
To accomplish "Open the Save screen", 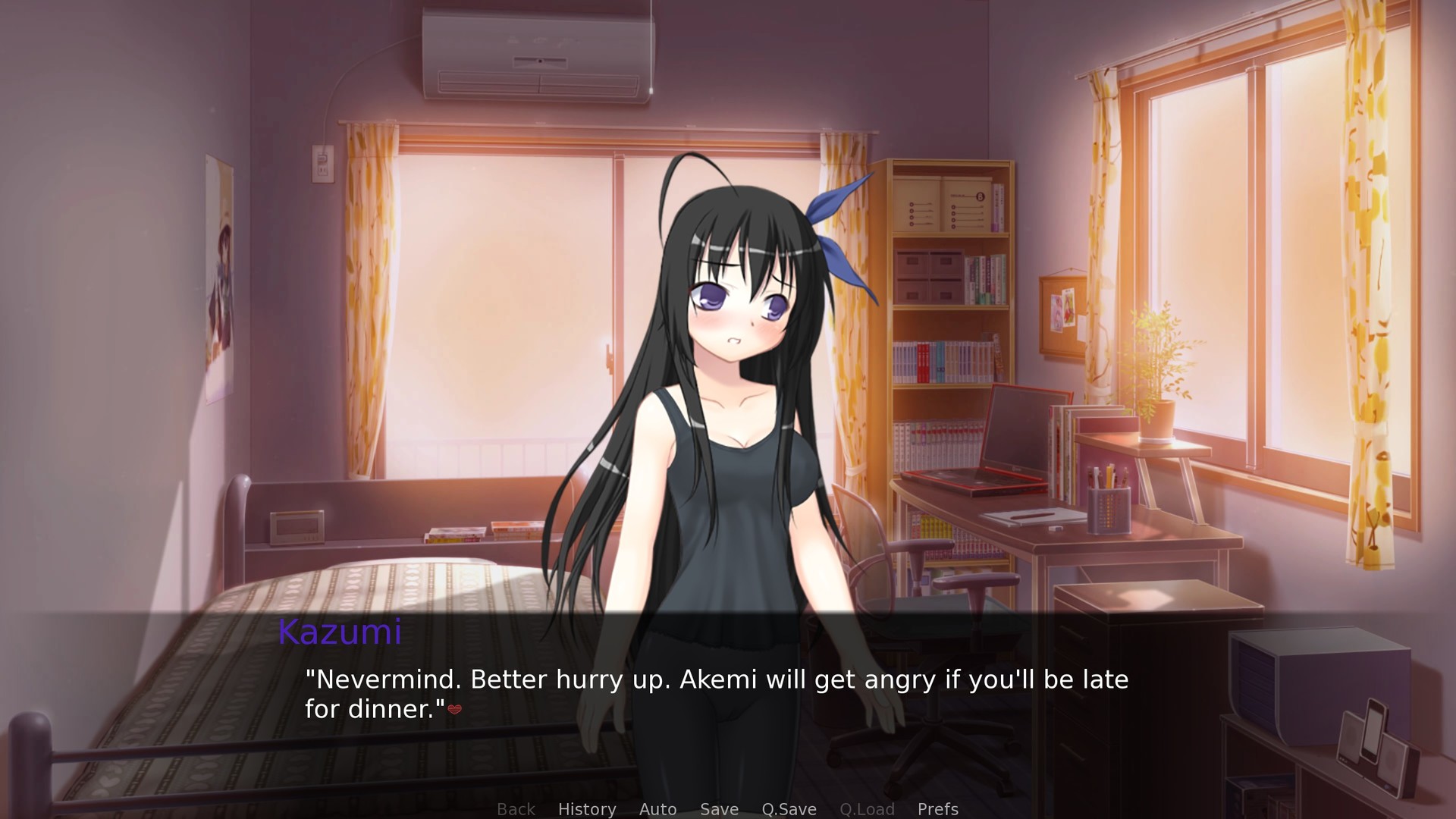I will point(718,809).
